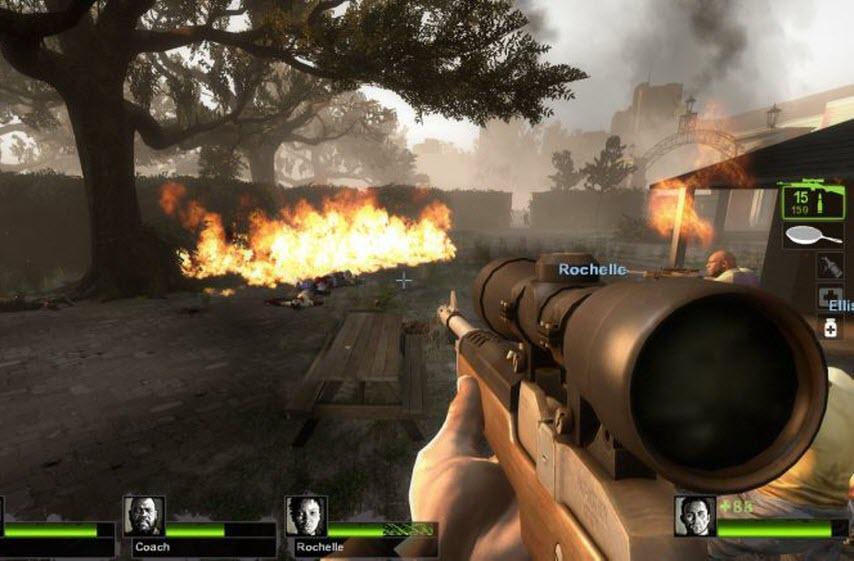Select the hunting rifle primary weapon slot
The width and height of the screenshot is (854, 561).
pyautogui.click(x=813, y=202)
